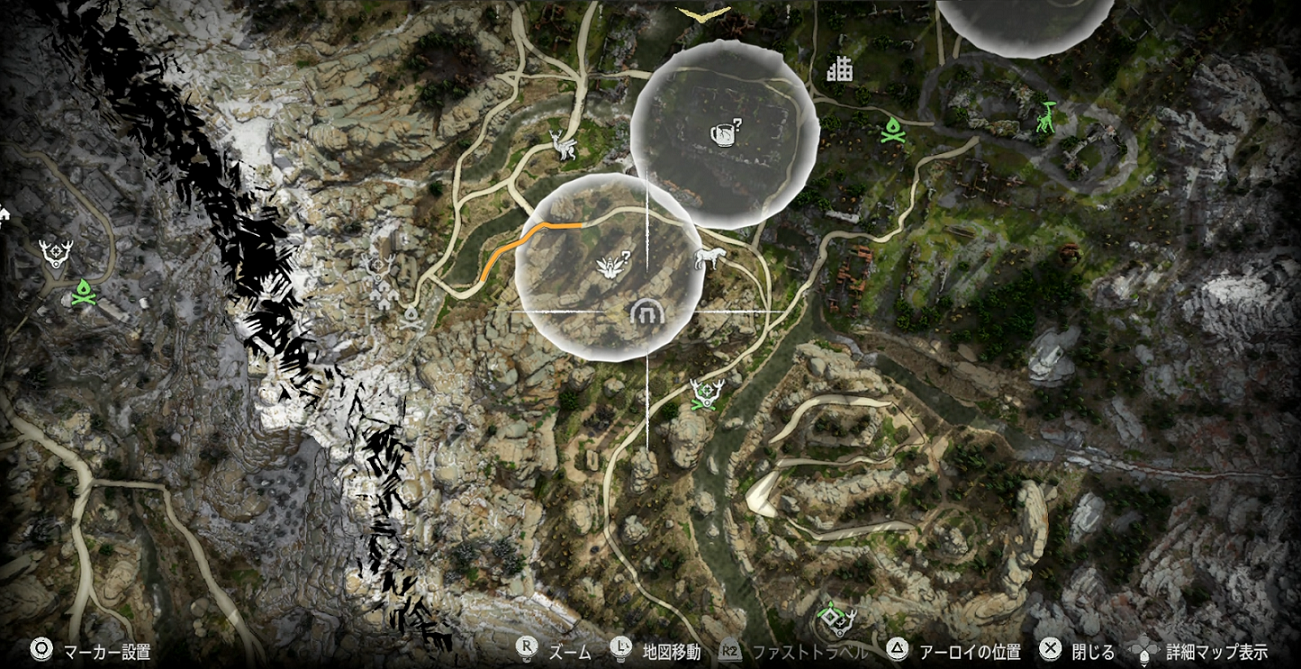Select the white unlit campfire marker
The width and height of the screenshot is (1301, 669).
[x=411, y=318]
